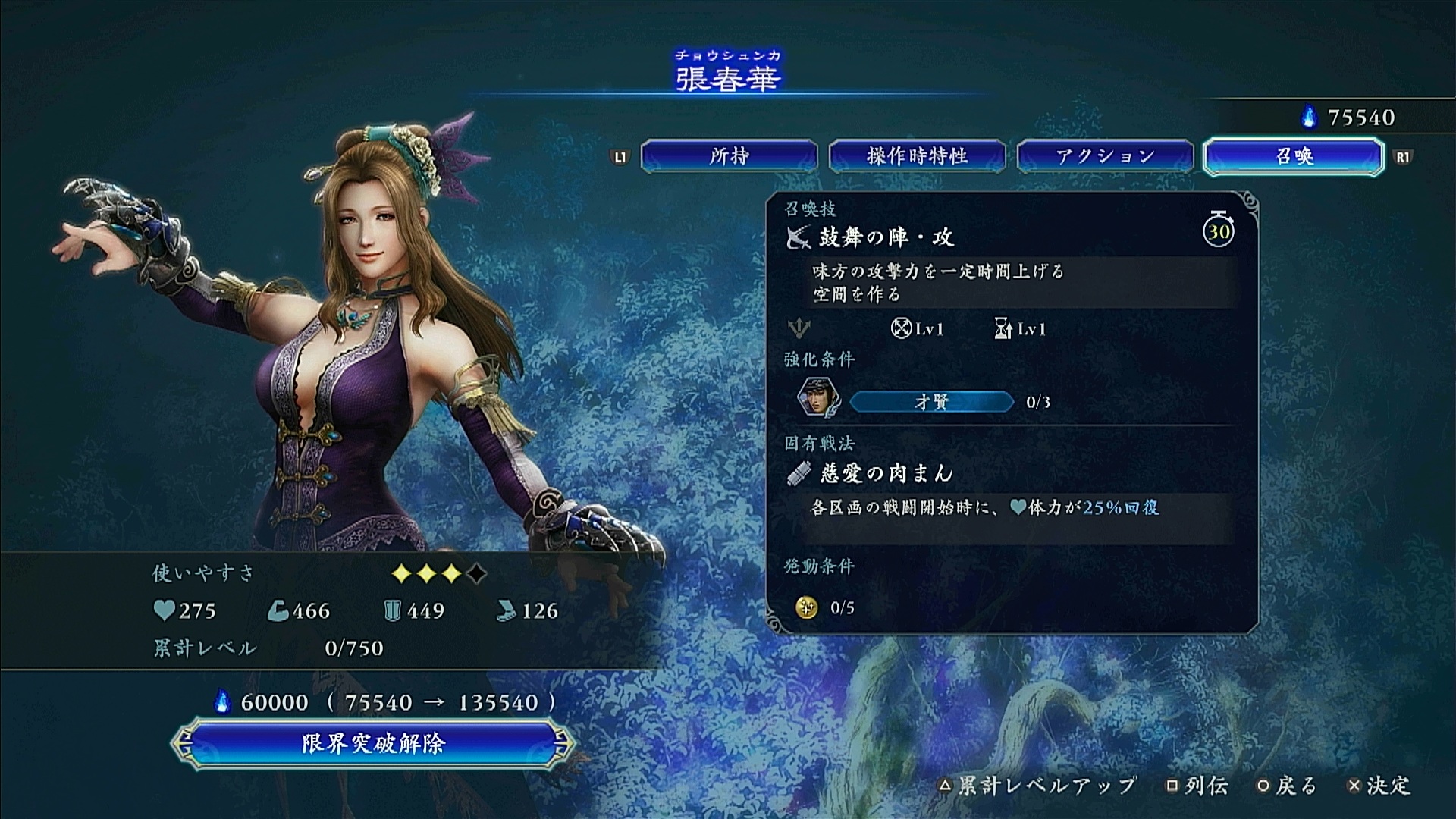This screenshot has width=1456, height=819.
Task: Show the 召喚 tab
Action: (x=1293, y=156)
